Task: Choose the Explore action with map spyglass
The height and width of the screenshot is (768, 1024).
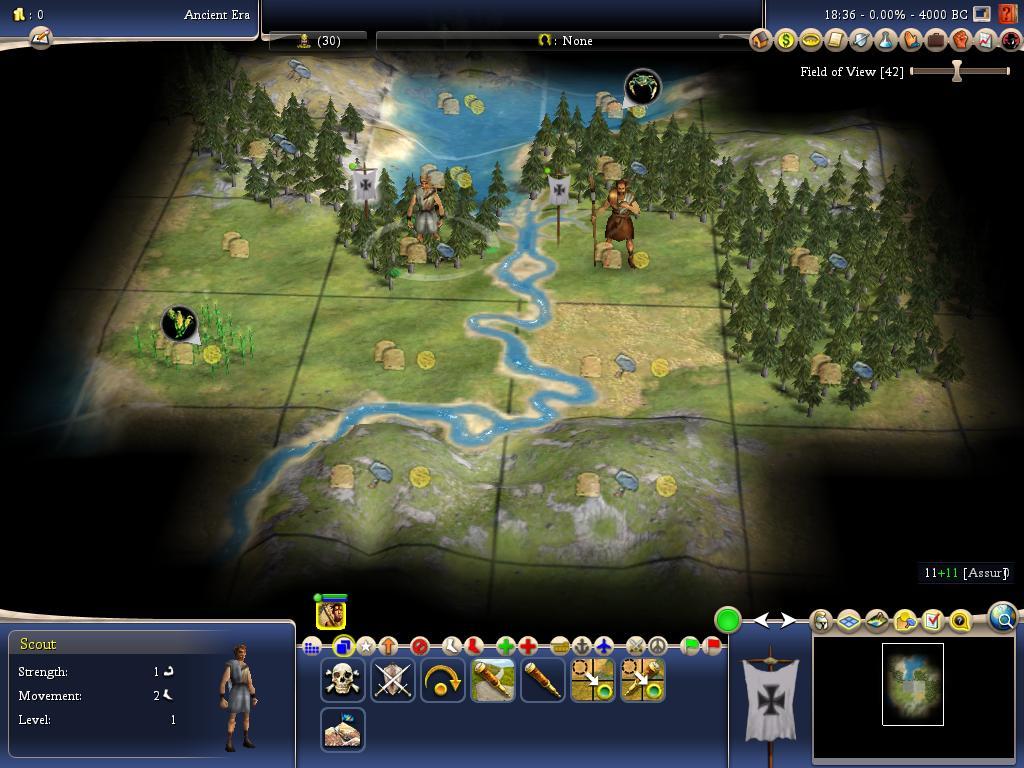Action: coord(493,680)
